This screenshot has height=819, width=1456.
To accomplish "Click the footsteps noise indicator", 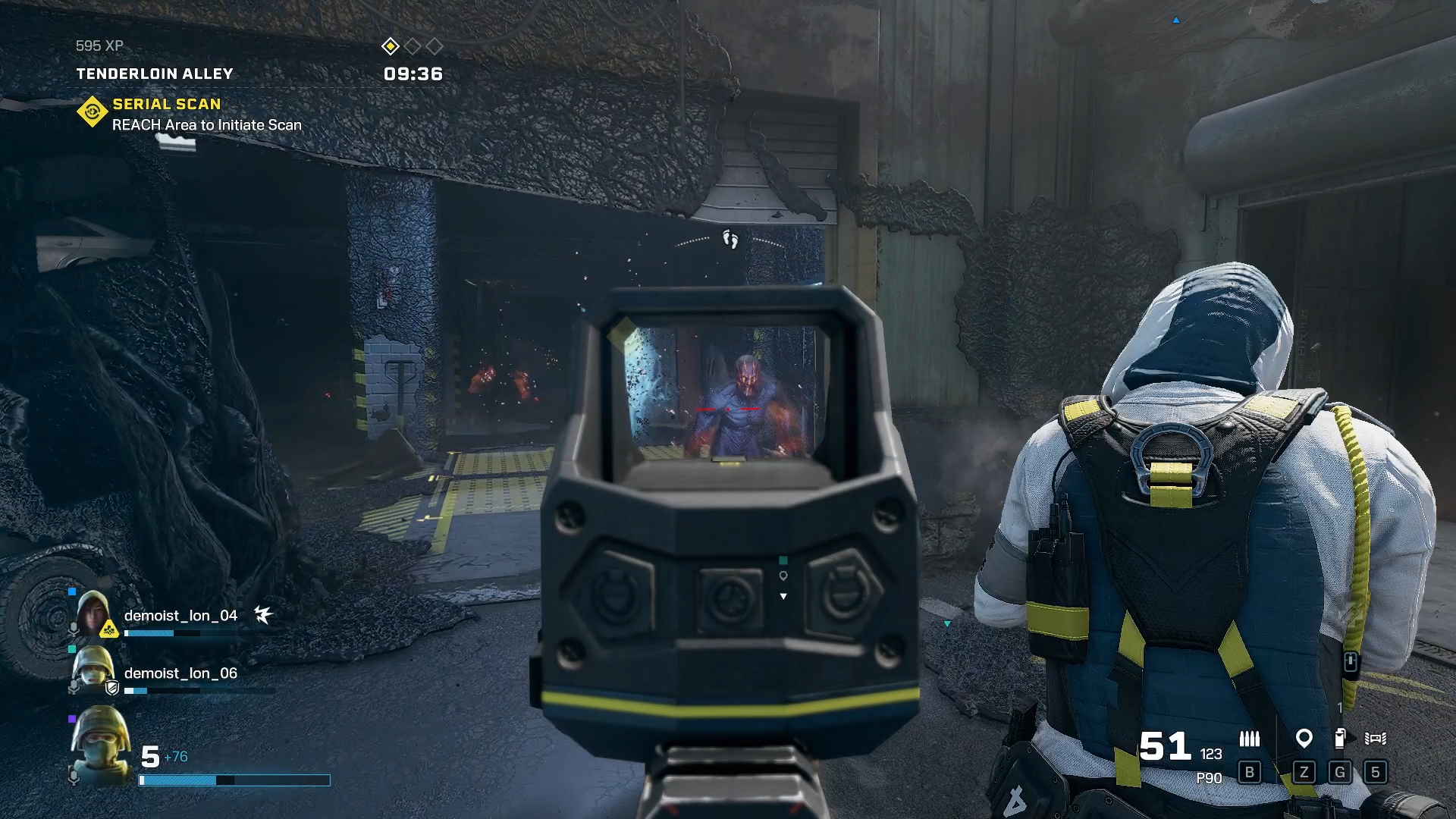I will coord(730,240).
